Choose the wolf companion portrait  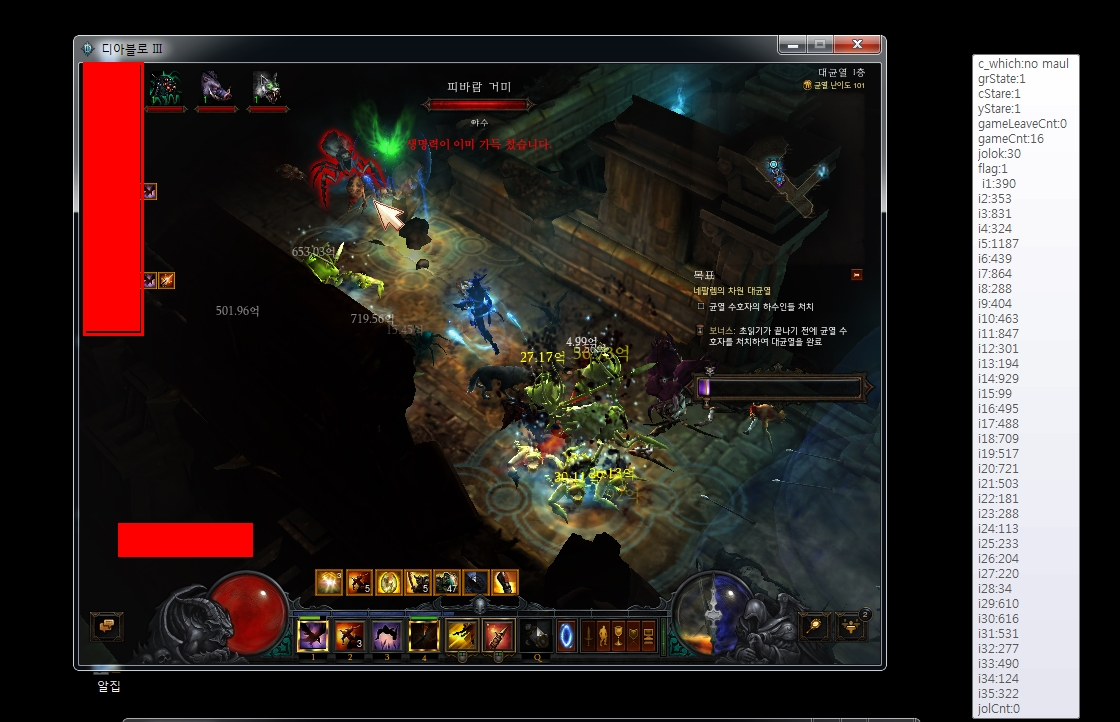click(267, 87)
